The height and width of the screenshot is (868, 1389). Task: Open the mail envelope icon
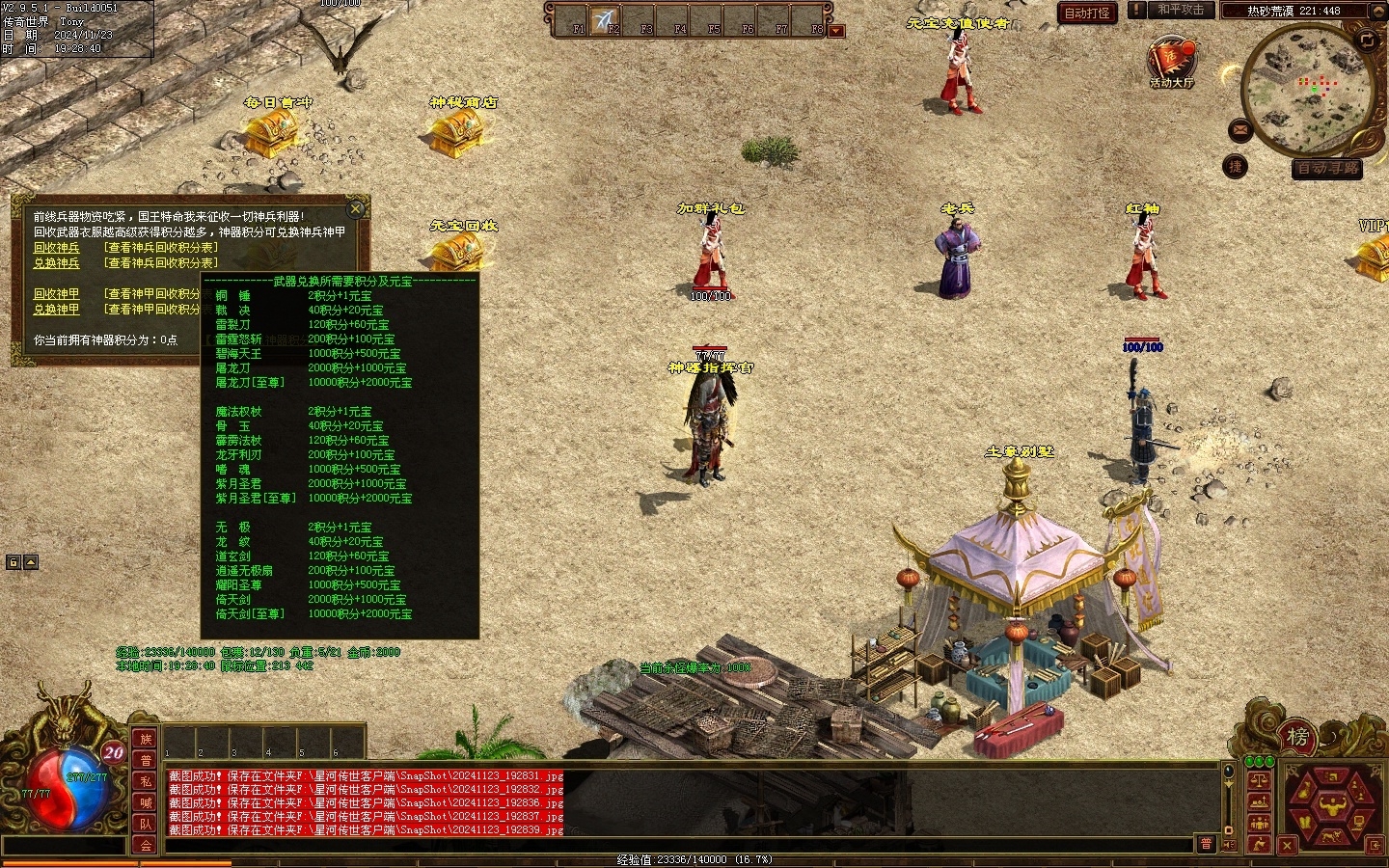point(1240,129)
